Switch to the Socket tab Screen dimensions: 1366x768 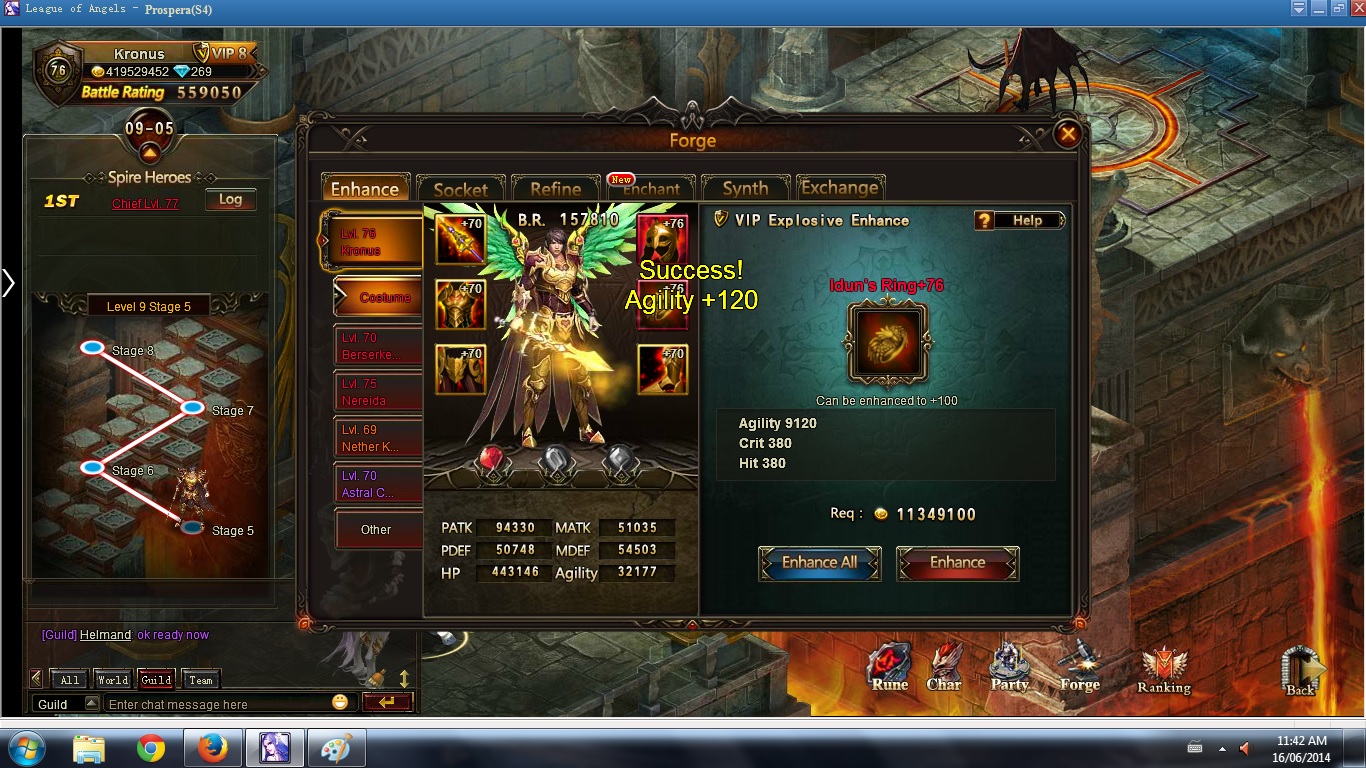point(460,189)
